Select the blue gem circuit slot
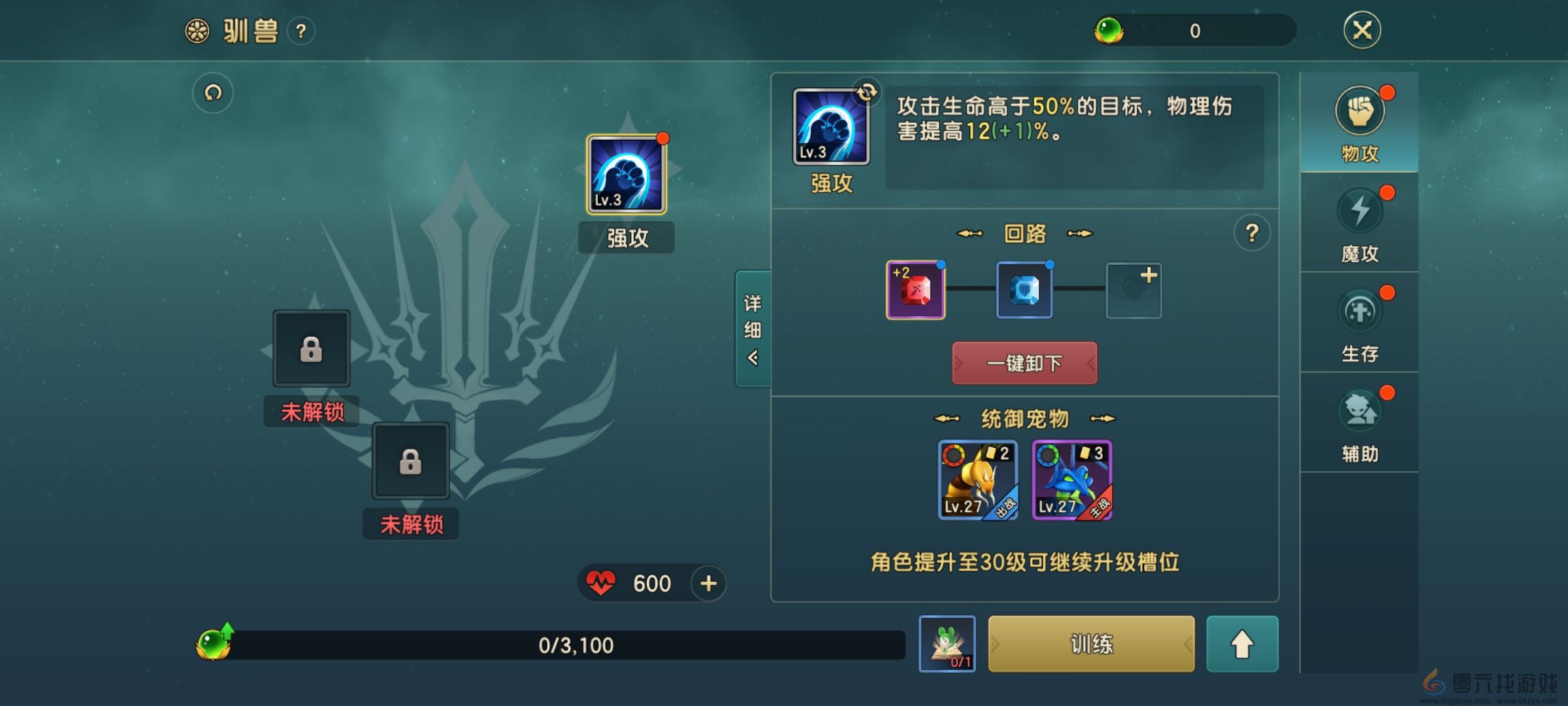The width and height of the screenshot is (1568, 706). click(1024, 290)
